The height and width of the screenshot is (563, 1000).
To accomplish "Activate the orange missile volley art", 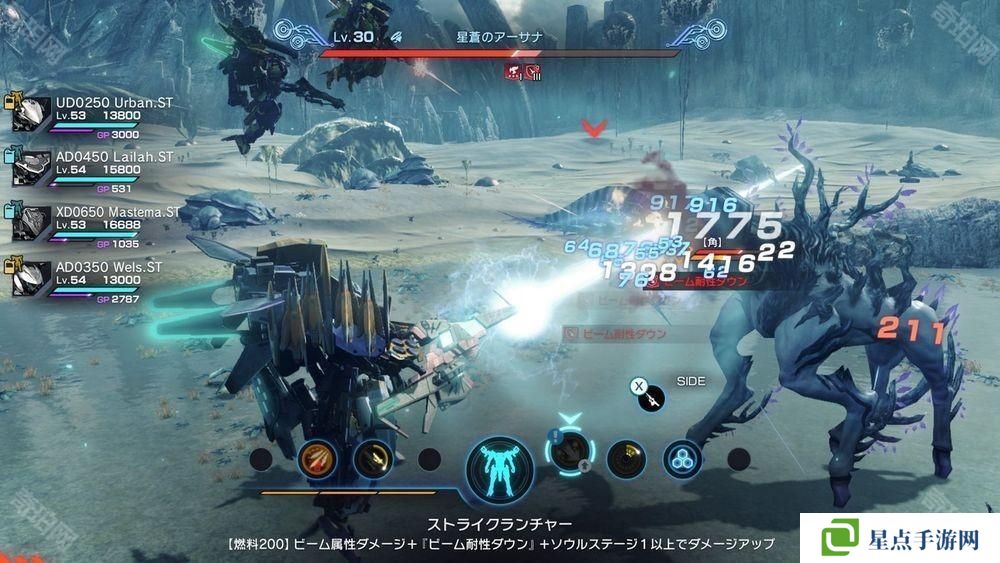I will [x=315, y=459].
